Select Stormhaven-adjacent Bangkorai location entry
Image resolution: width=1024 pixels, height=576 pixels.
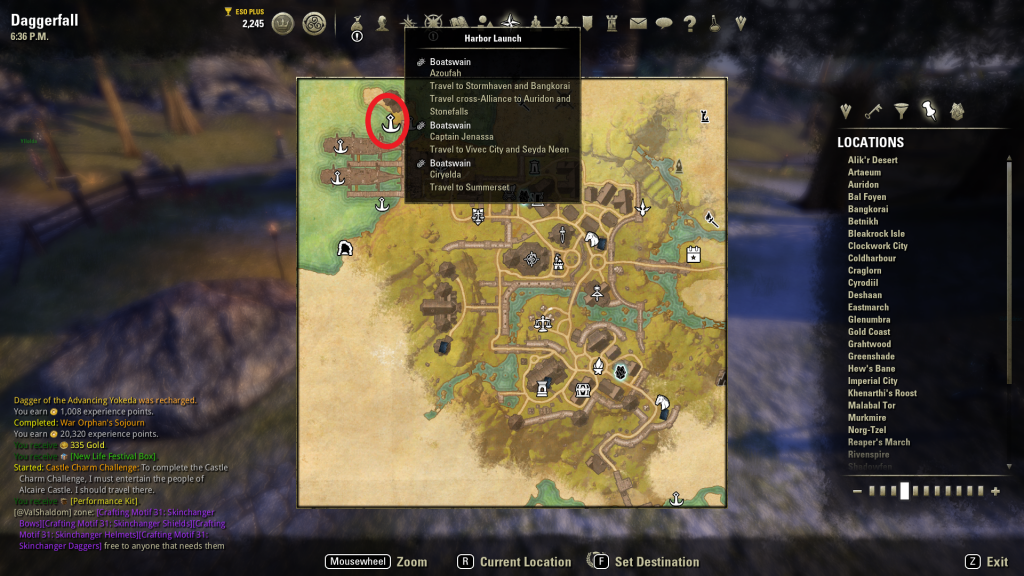pos(868,209)
